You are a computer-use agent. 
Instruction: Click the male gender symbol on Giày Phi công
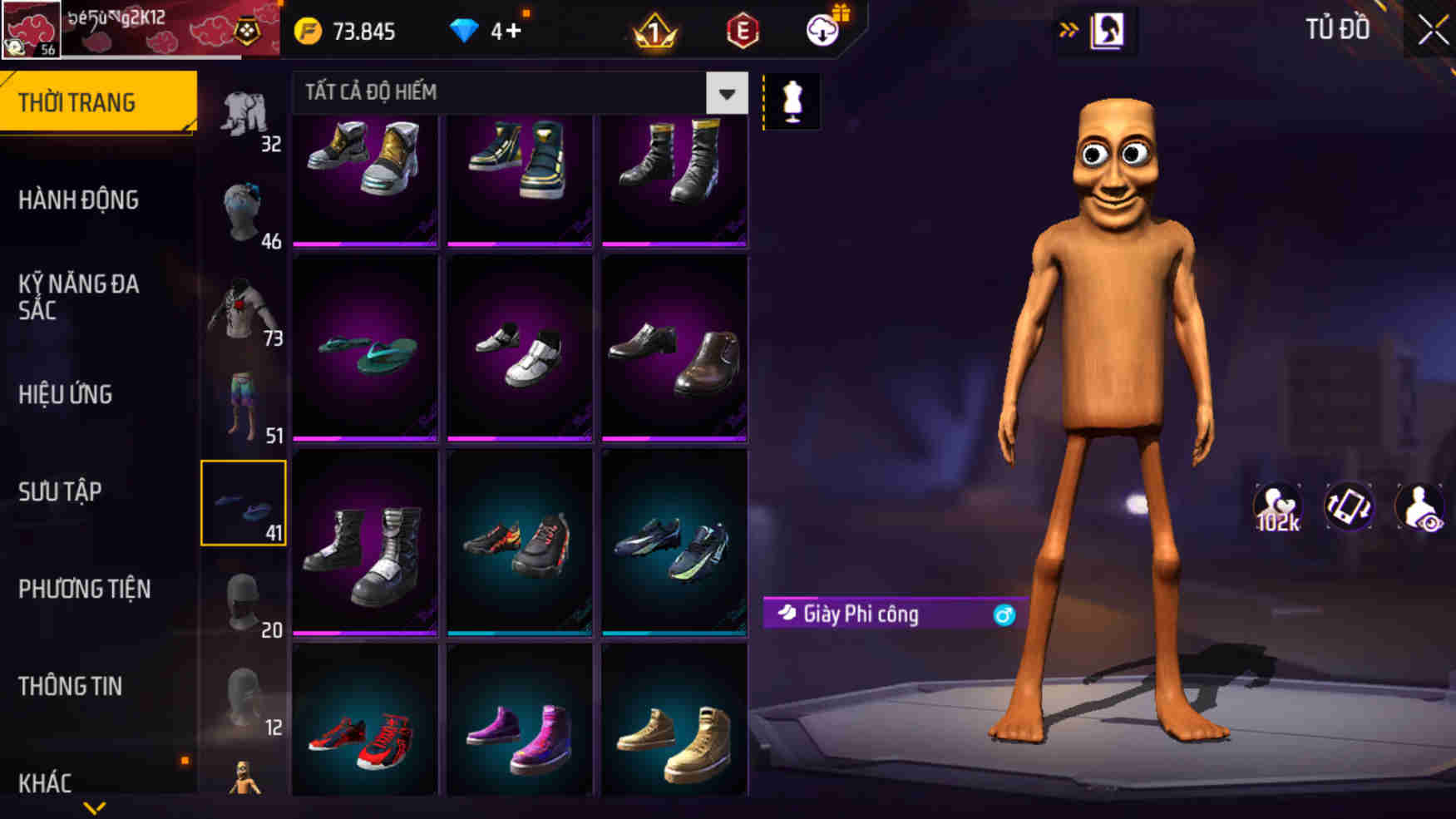(x=1006, y=615)
